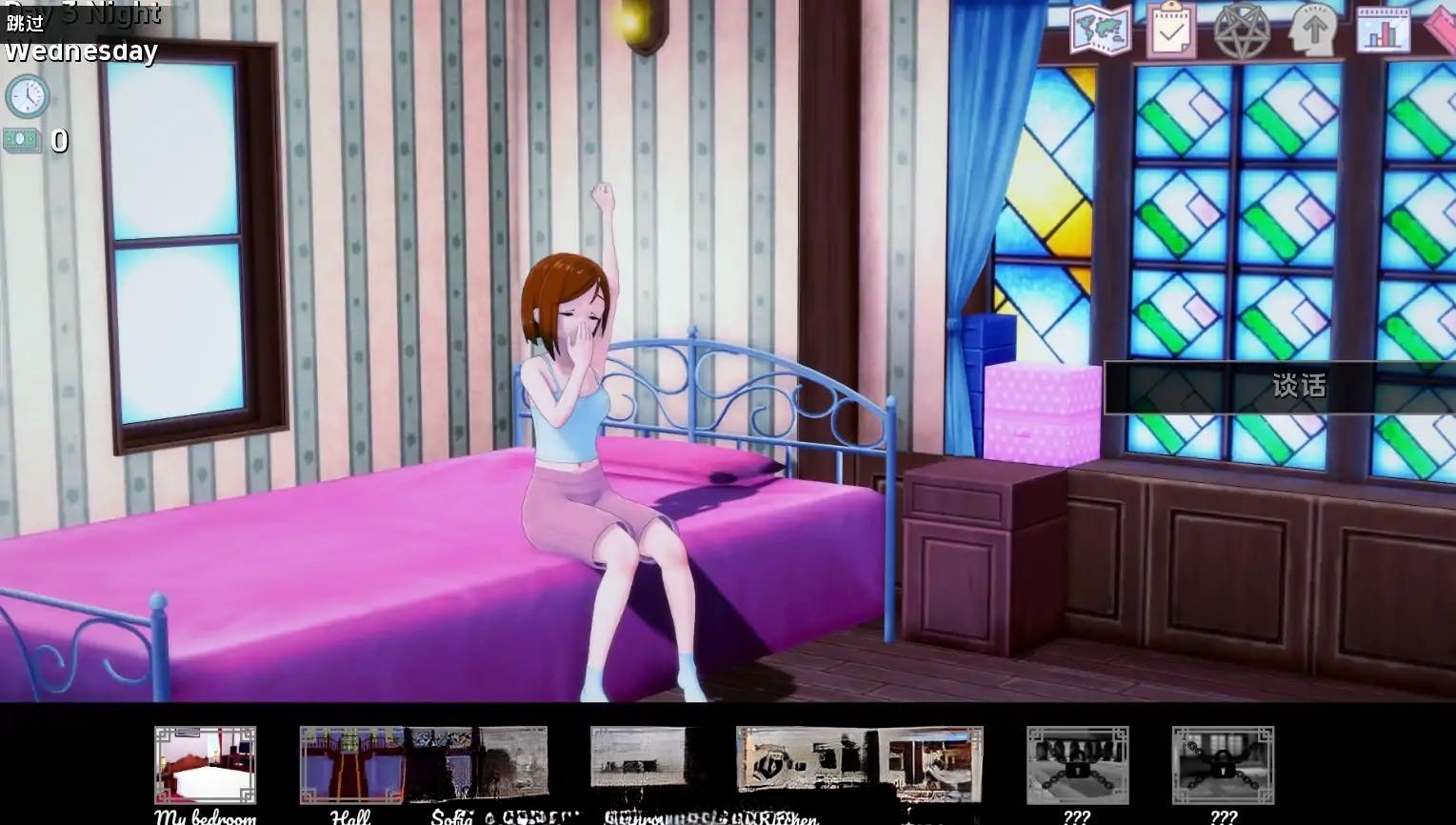Choose the 谈话 talk option
The width and height of the screenshot is (1456, 825).
coord(1299,386)
